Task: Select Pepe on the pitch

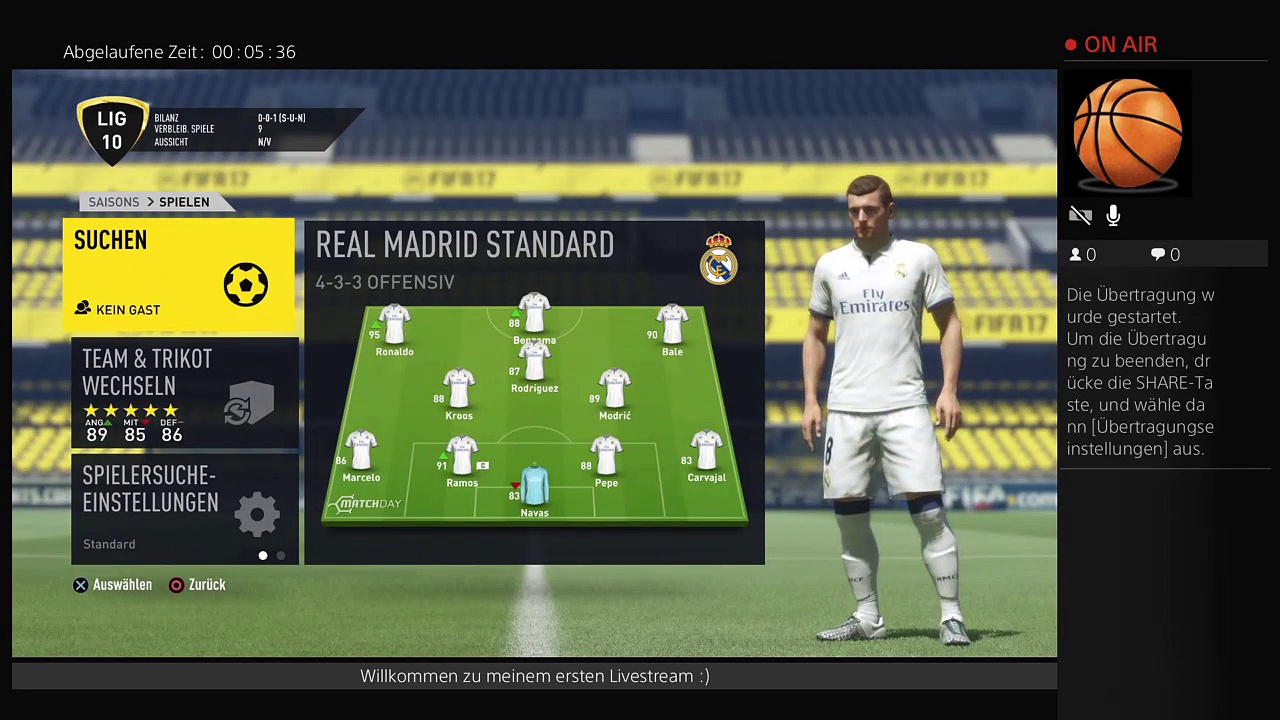Action: [606, 460]
